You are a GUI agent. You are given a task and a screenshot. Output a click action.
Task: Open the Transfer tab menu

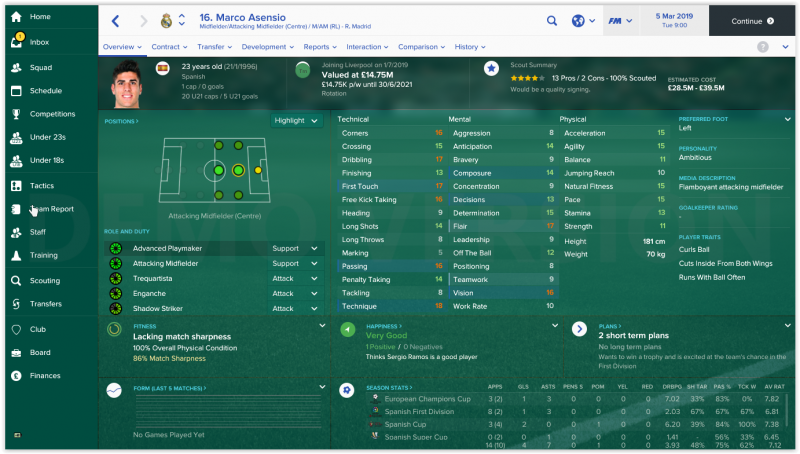coord(214,47)
